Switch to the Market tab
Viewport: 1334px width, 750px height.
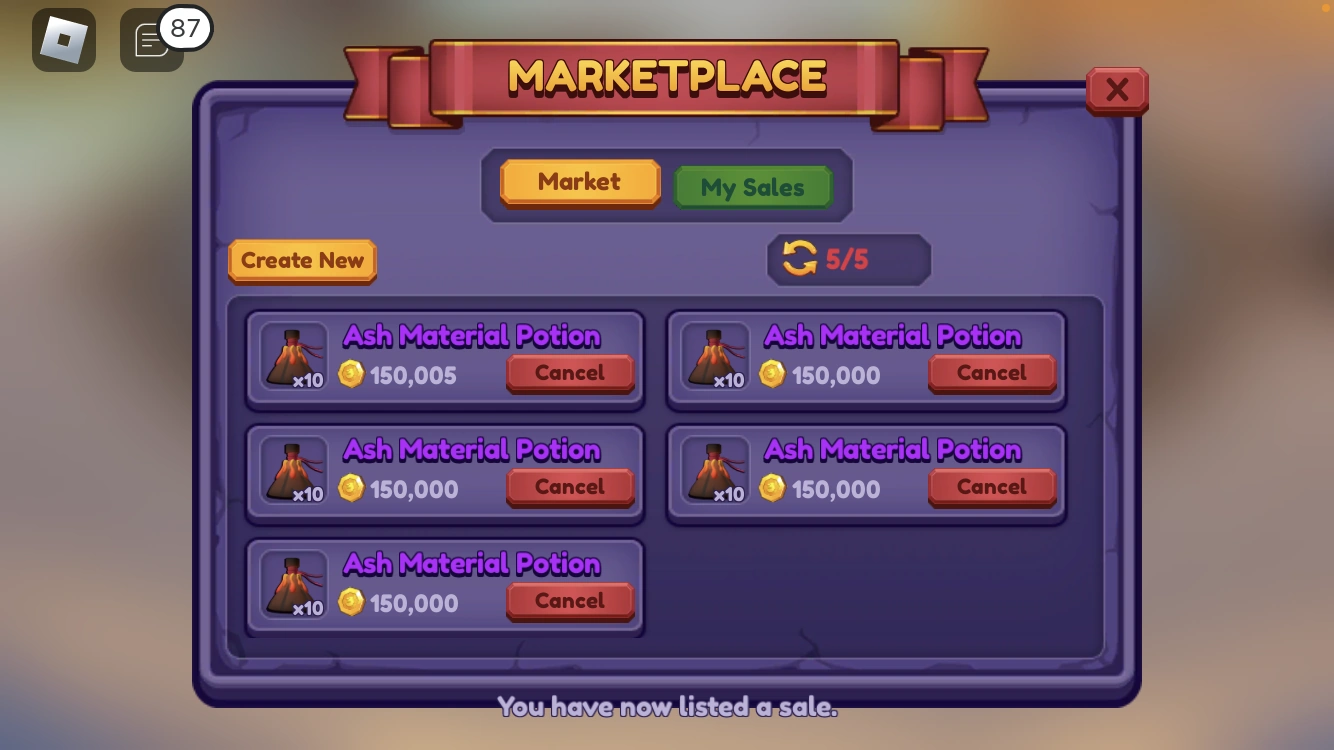point(580,181)
